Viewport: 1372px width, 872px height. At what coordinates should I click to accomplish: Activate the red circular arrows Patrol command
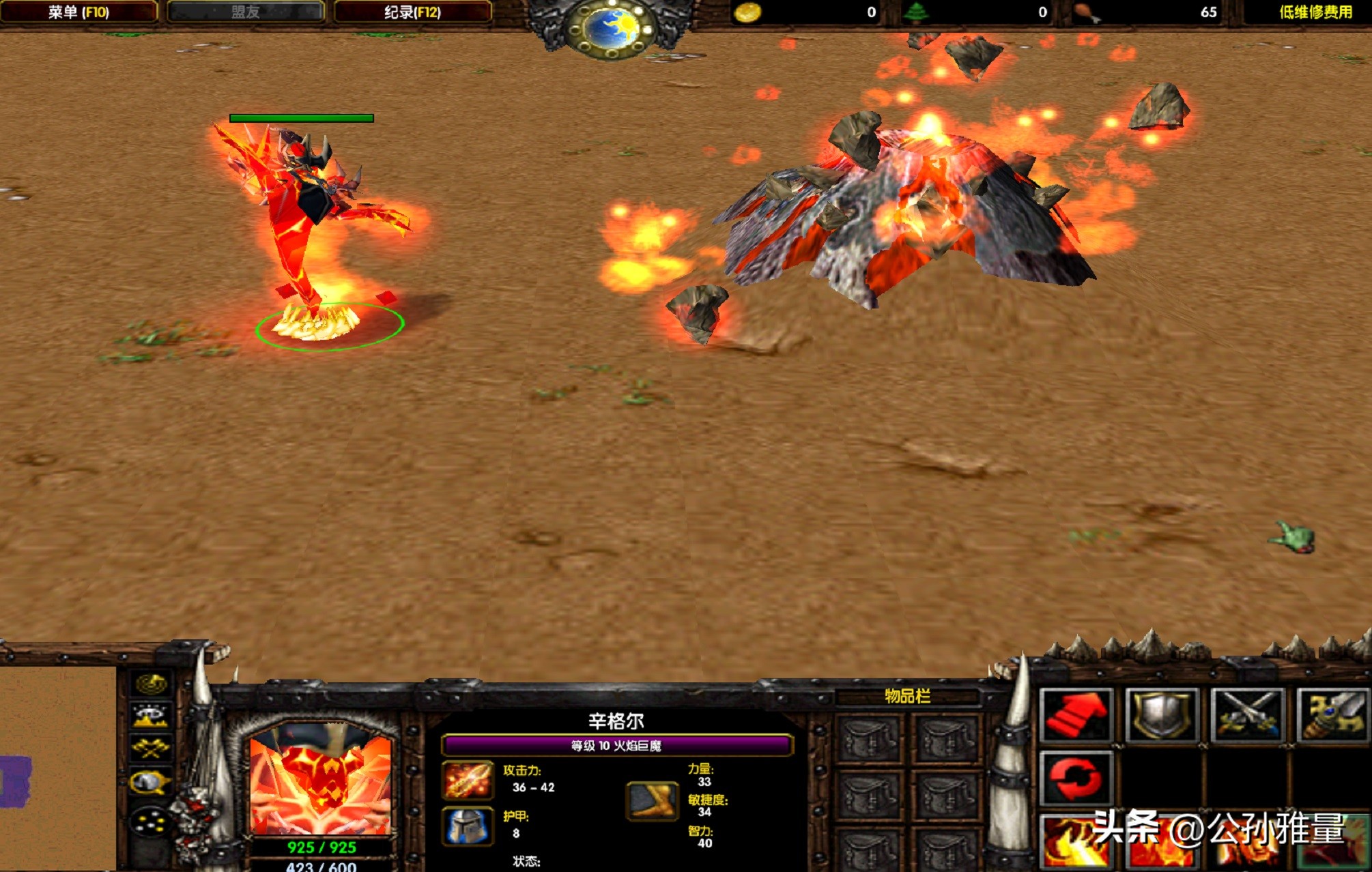point(1076,779)
